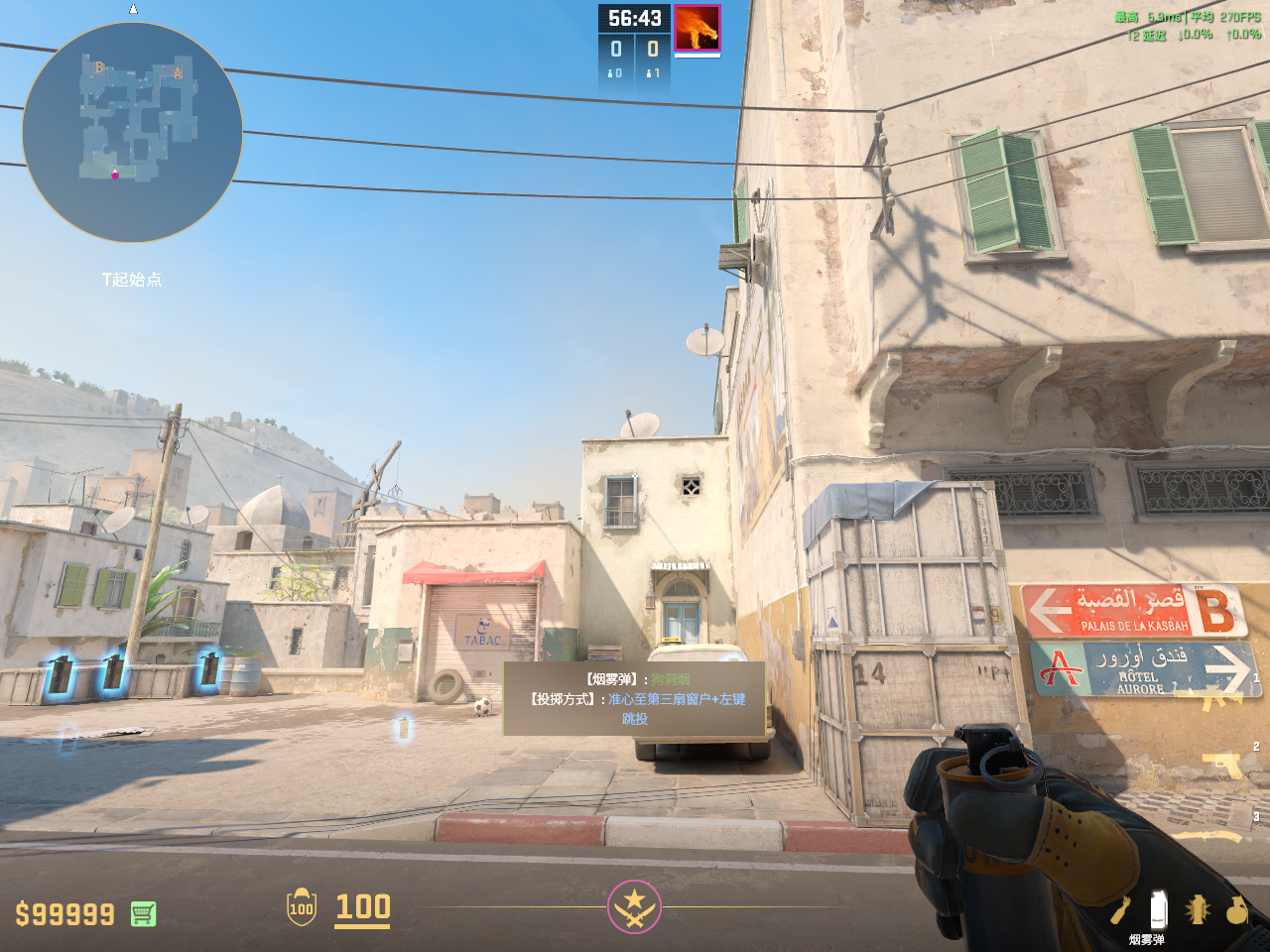Select the molotov grenade icon
The image size is (1270, 952).
click(x=1120, y=909)
